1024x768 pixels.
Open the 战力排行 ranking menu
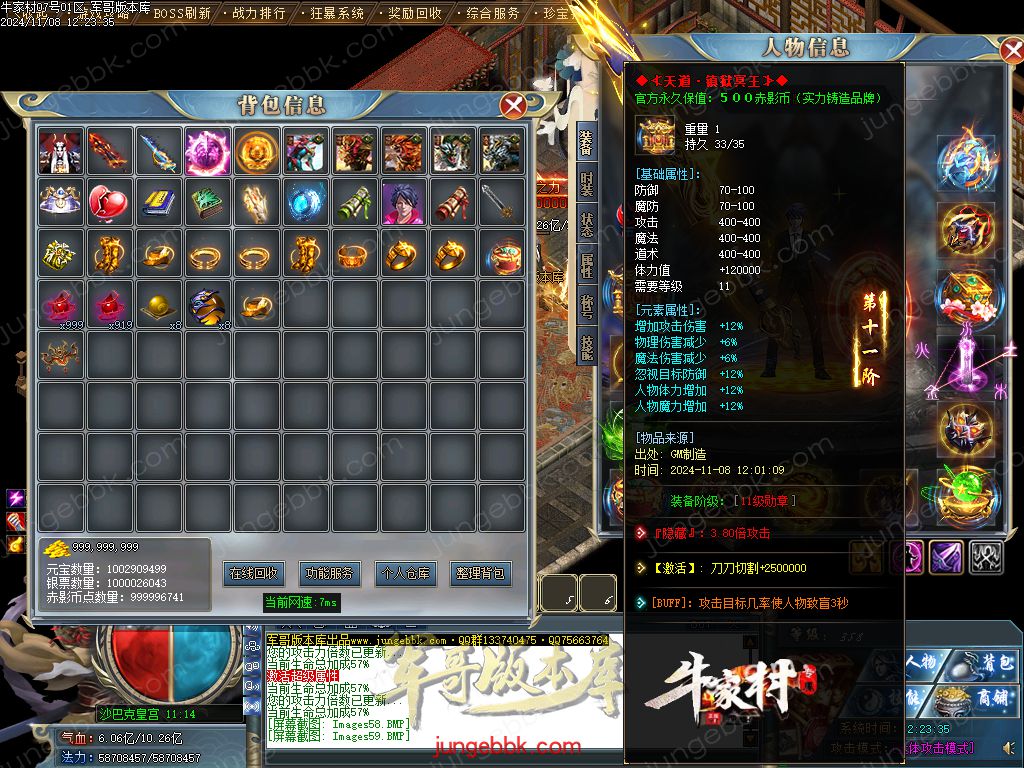point(258,13)
